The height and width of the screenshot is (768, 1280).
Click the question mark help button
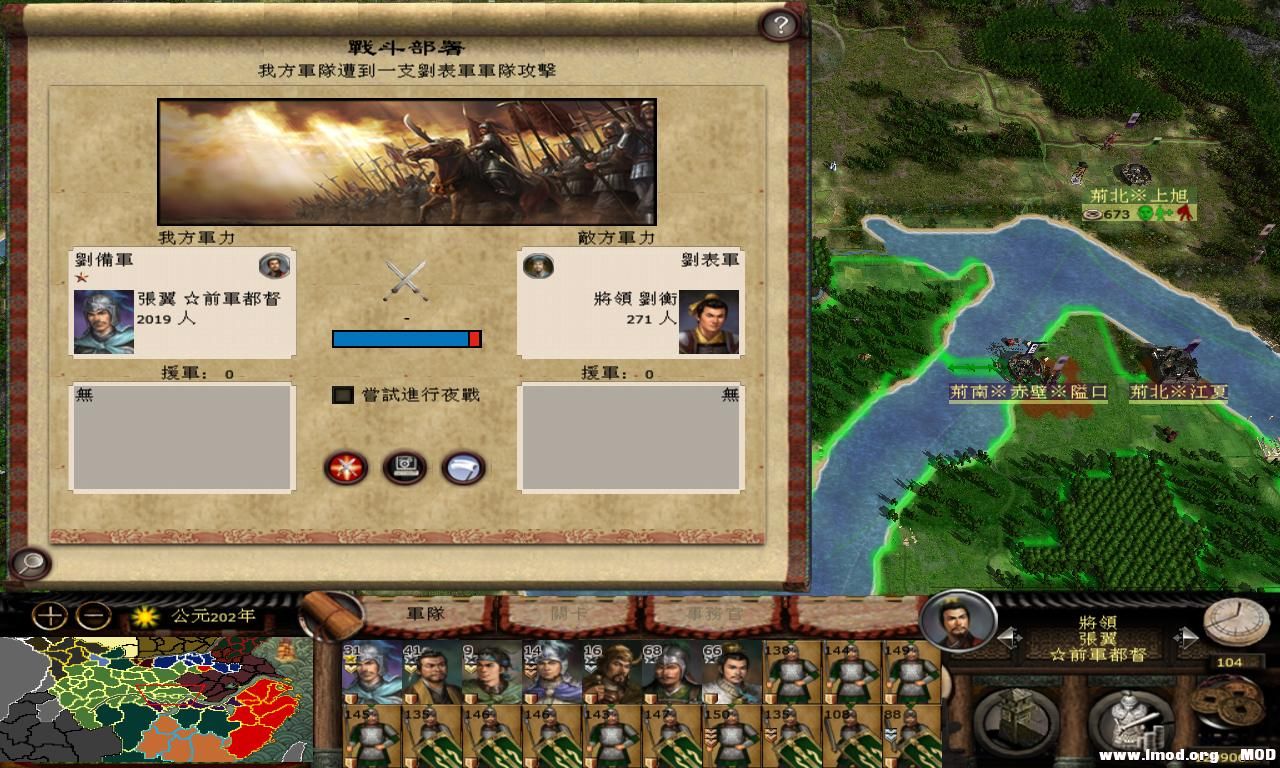(779, 22)
